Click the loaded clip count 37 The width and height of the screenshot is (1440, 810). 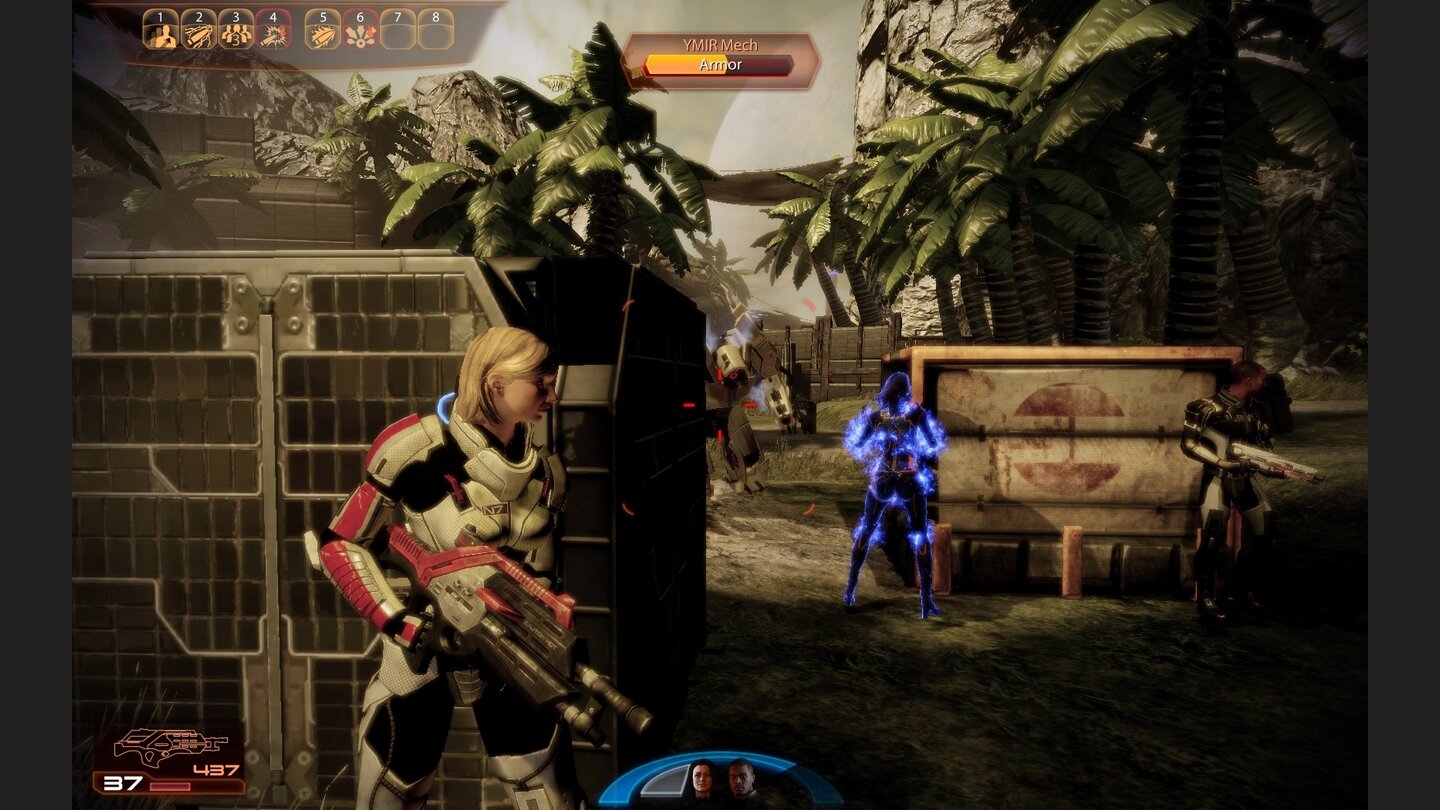[124, 783]
